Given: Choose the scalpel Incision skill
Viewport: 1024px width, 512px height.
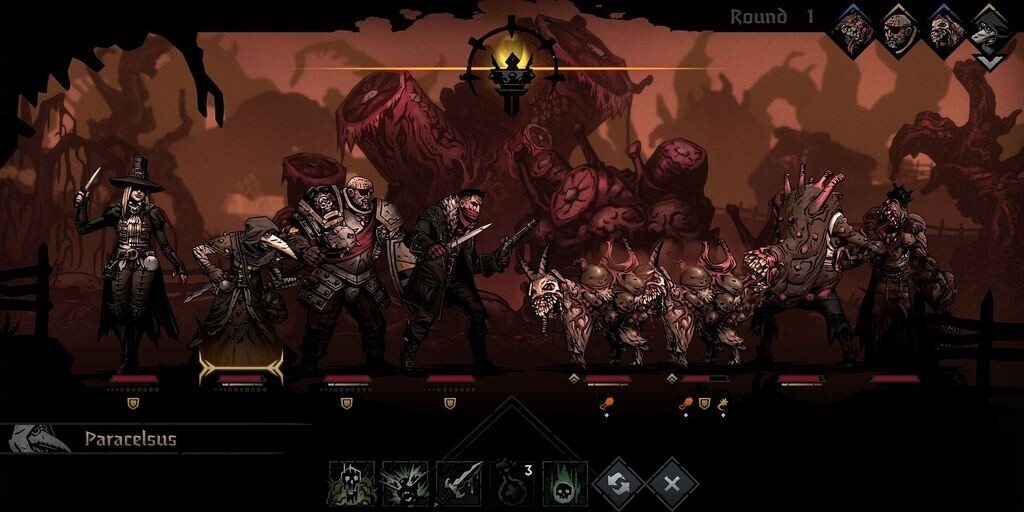Looking at the screenshot, I should pyautogui.click(x=458, y=483).
